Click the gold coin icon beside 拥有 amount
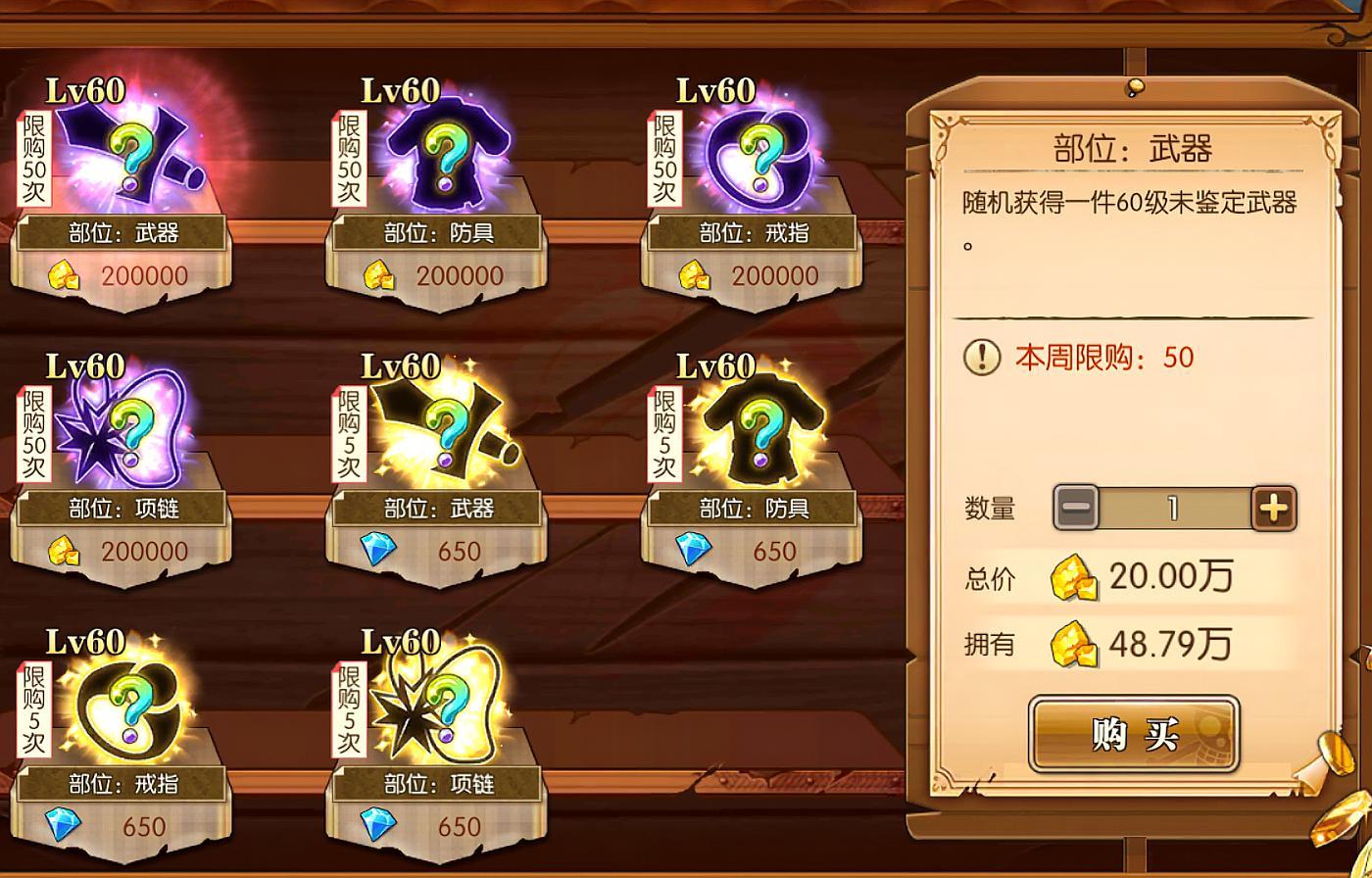1372x878 pixels. coord(1072,643)
